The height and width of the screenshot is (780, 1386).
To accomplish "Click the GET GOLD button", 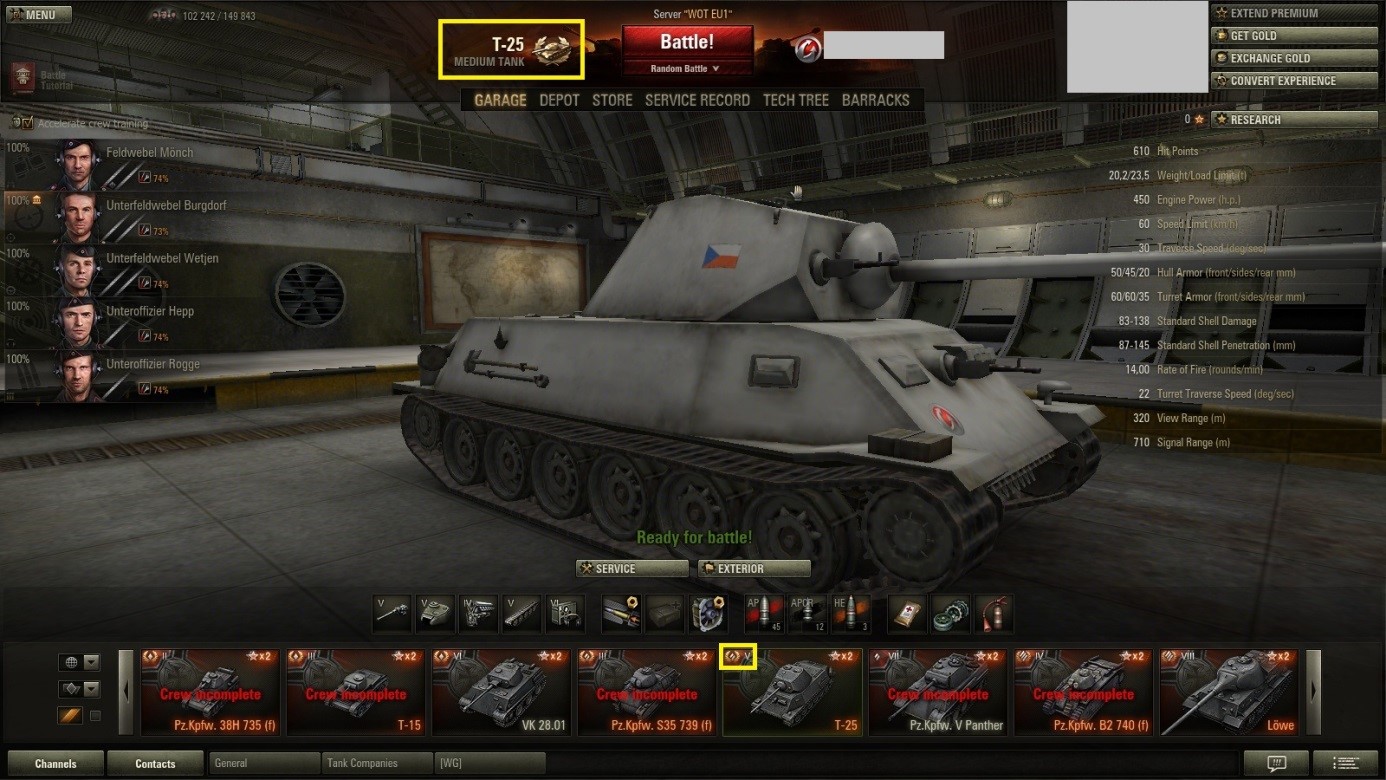I will coord(1278,36).
